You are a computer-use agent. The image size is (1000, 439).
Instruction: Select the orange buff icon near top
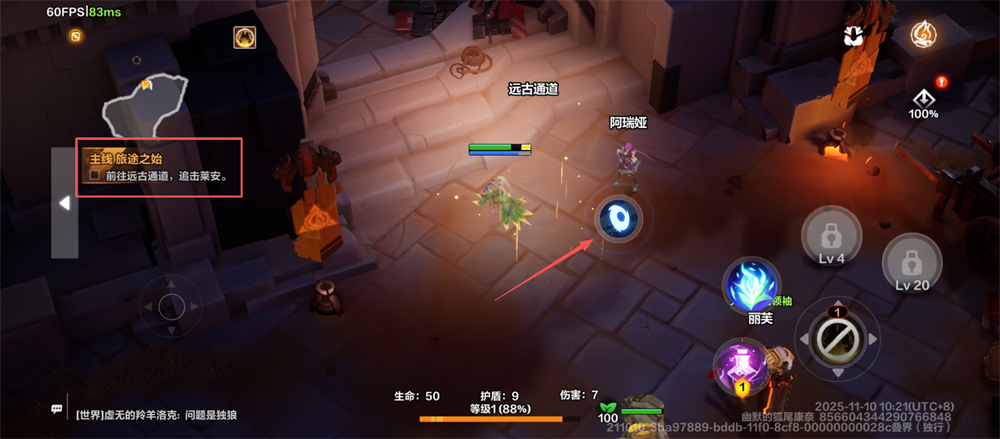[x=244, y=38]
